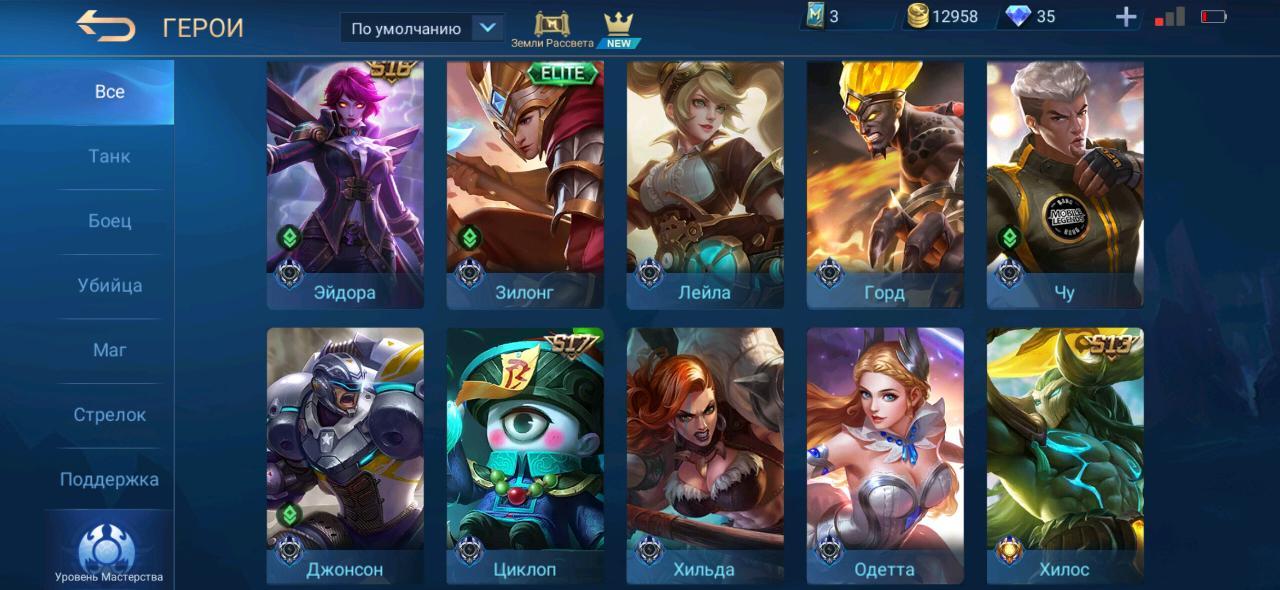This screenshot has width=1280, height=590.
Task: Open the Циклоп hero card
Action: (x=525, y=456)
